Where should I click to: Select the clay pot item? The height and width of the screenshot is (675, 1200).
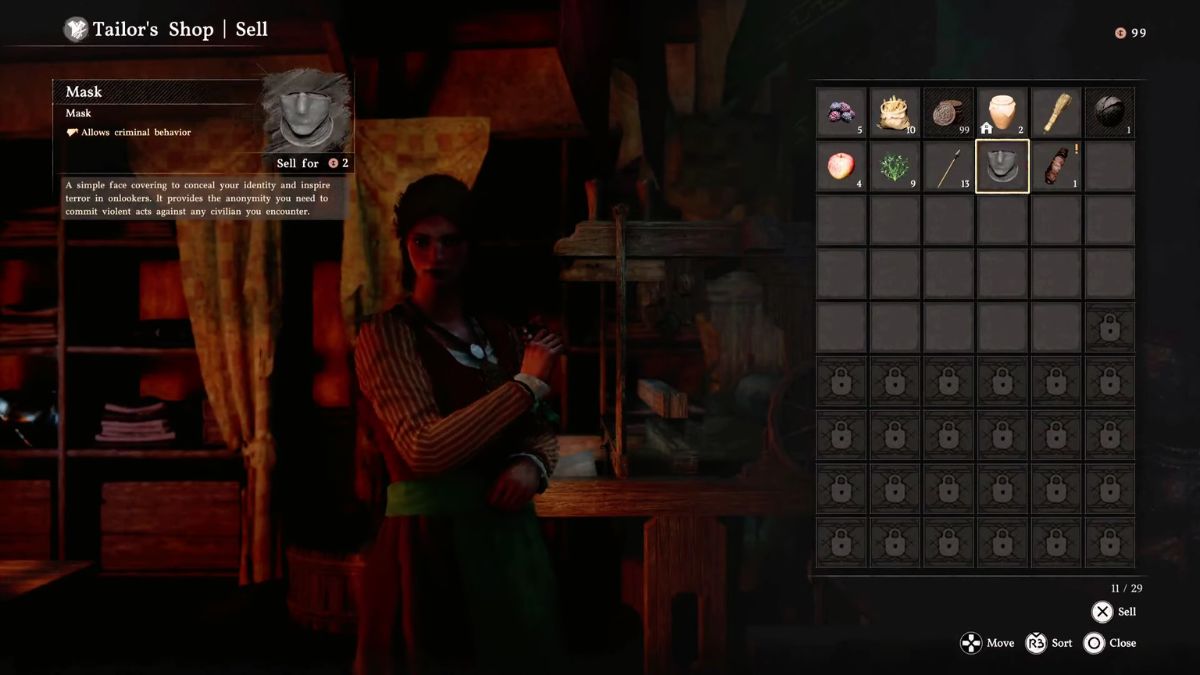tap(1002, 113)
